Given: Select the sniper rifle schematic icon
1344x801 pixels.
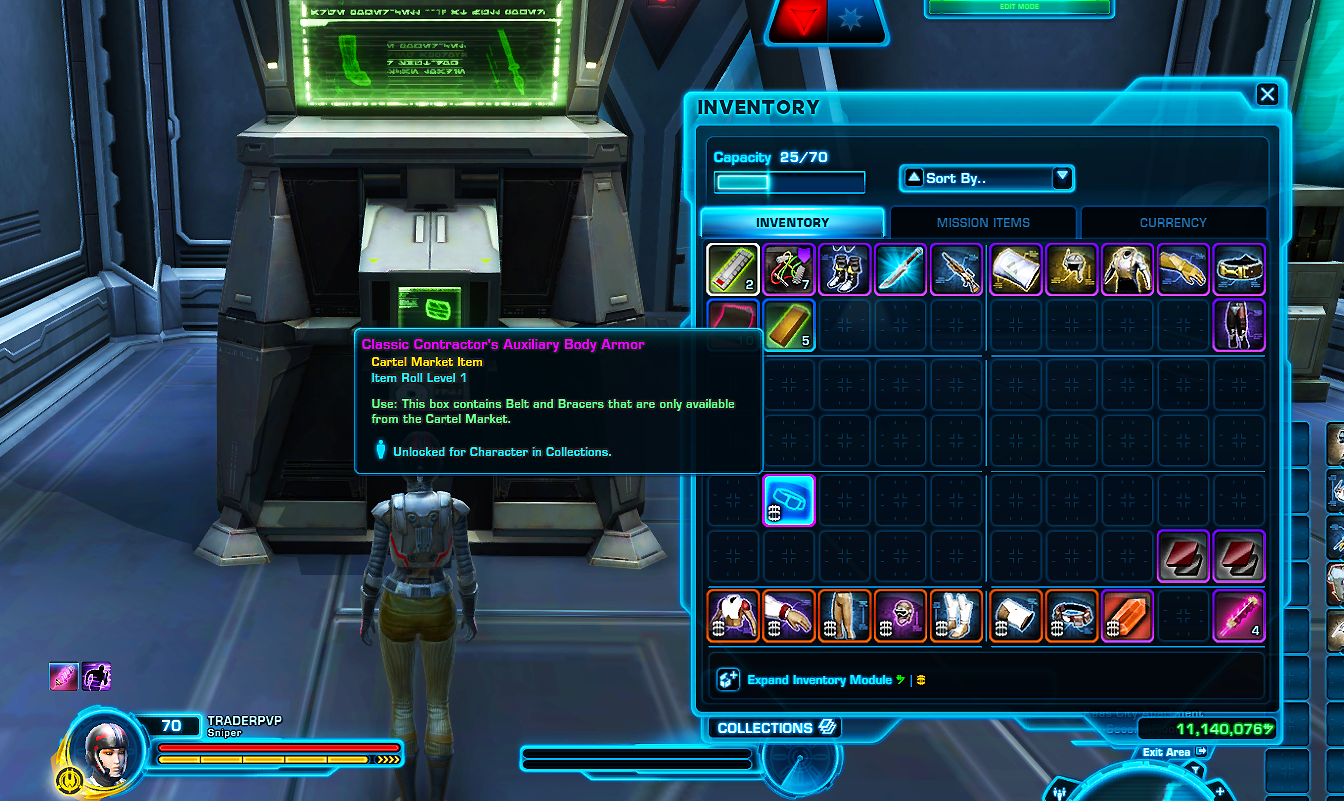Looking at the screenshot, I should 957,269.
